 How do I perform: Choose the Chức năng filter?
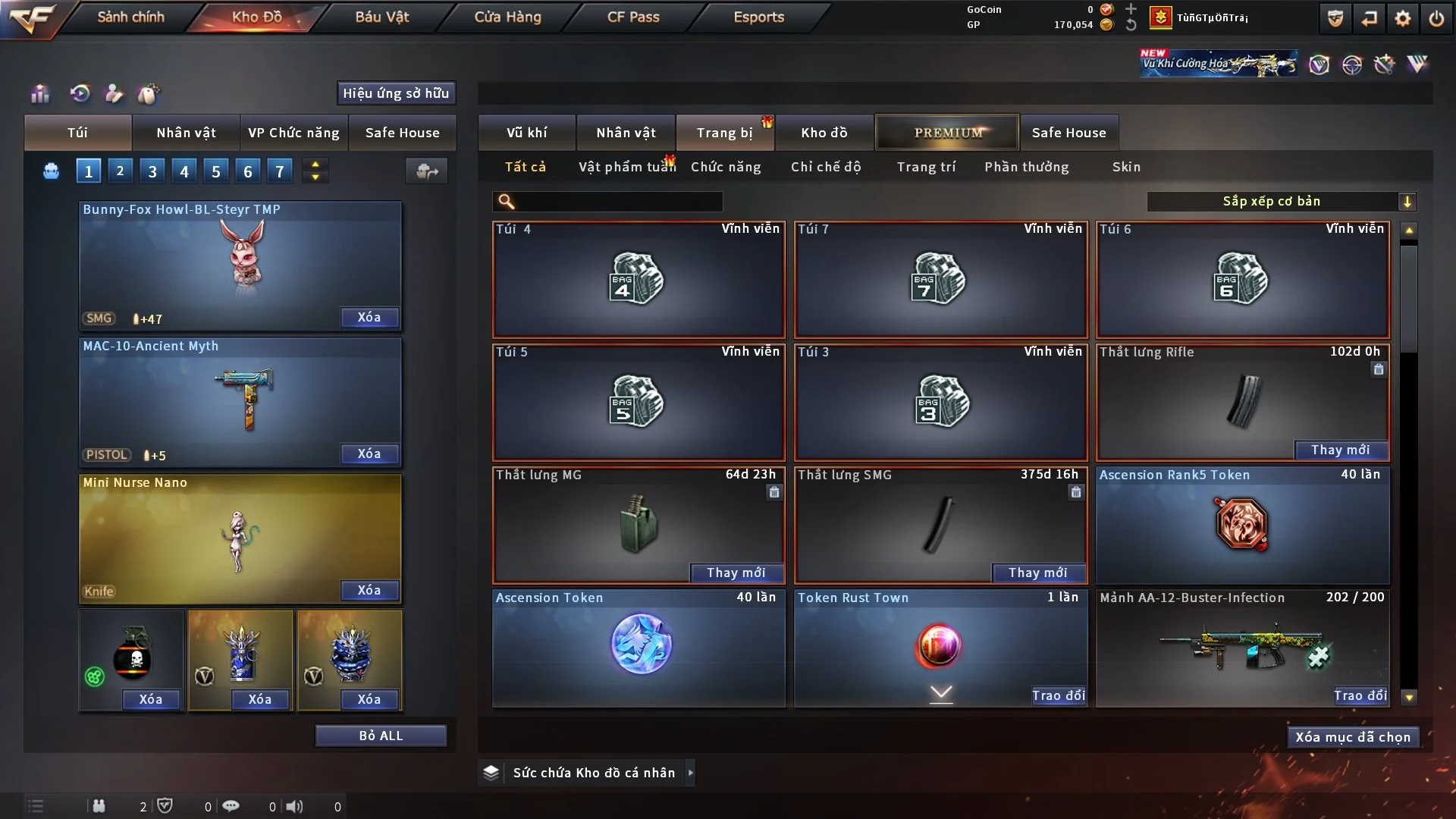[x=726, y=167]
